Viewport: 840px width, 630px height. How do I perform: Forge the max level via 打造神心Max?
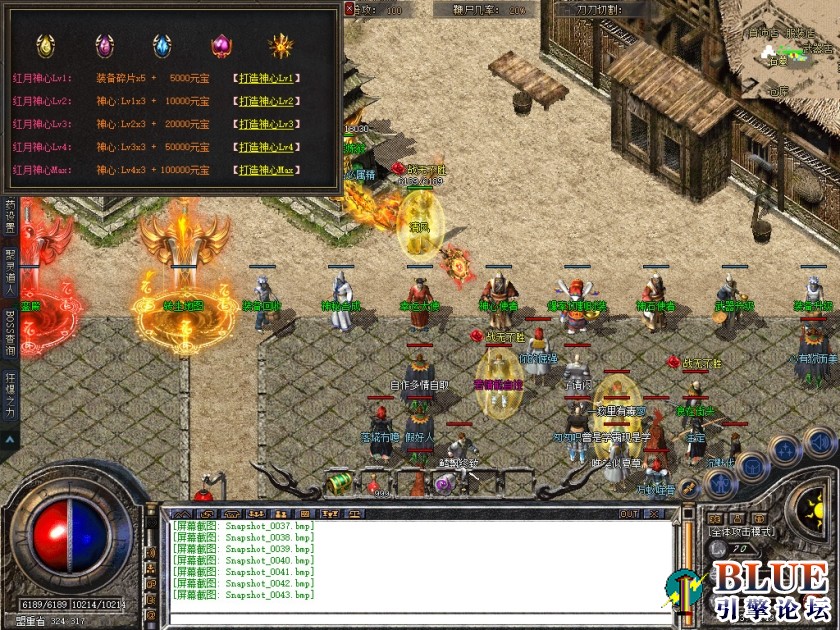click(269, 170)
